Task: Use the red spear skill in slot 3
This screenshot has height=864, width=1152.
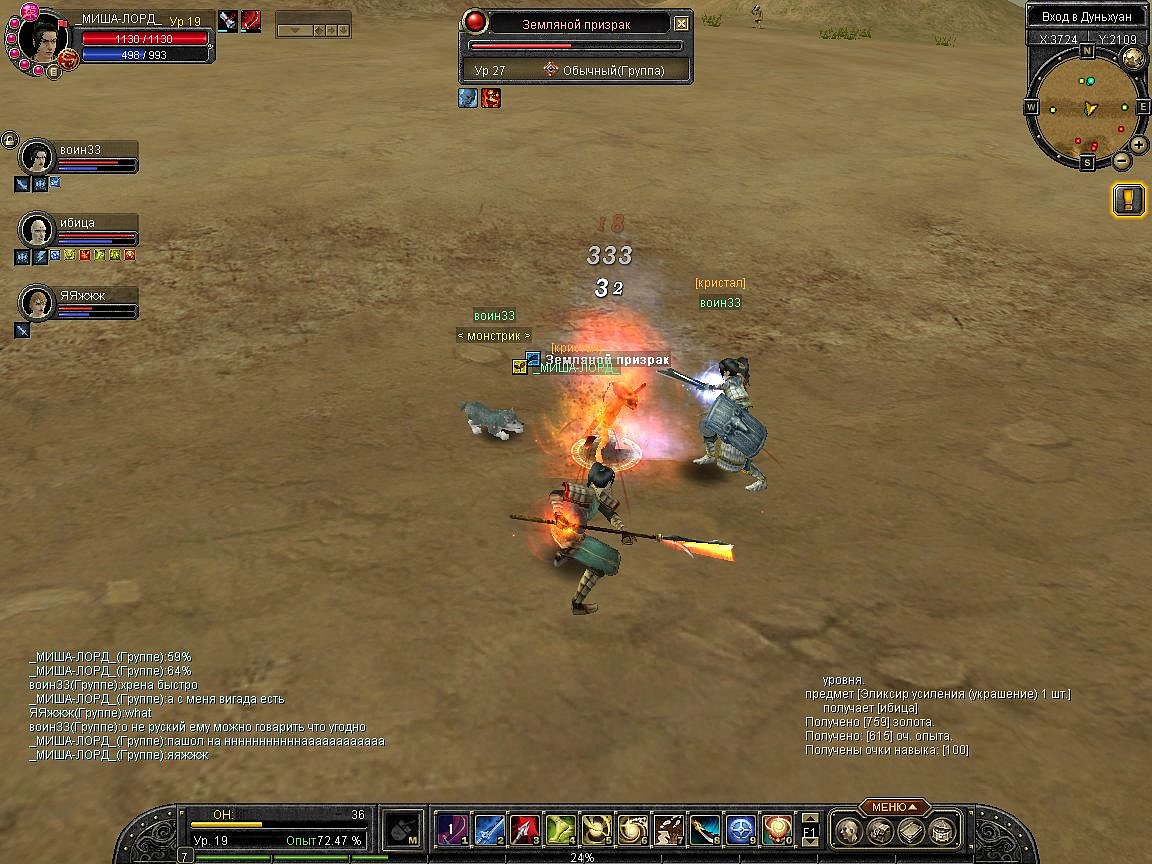Action: pyautogui.click(x=524, y=829)
